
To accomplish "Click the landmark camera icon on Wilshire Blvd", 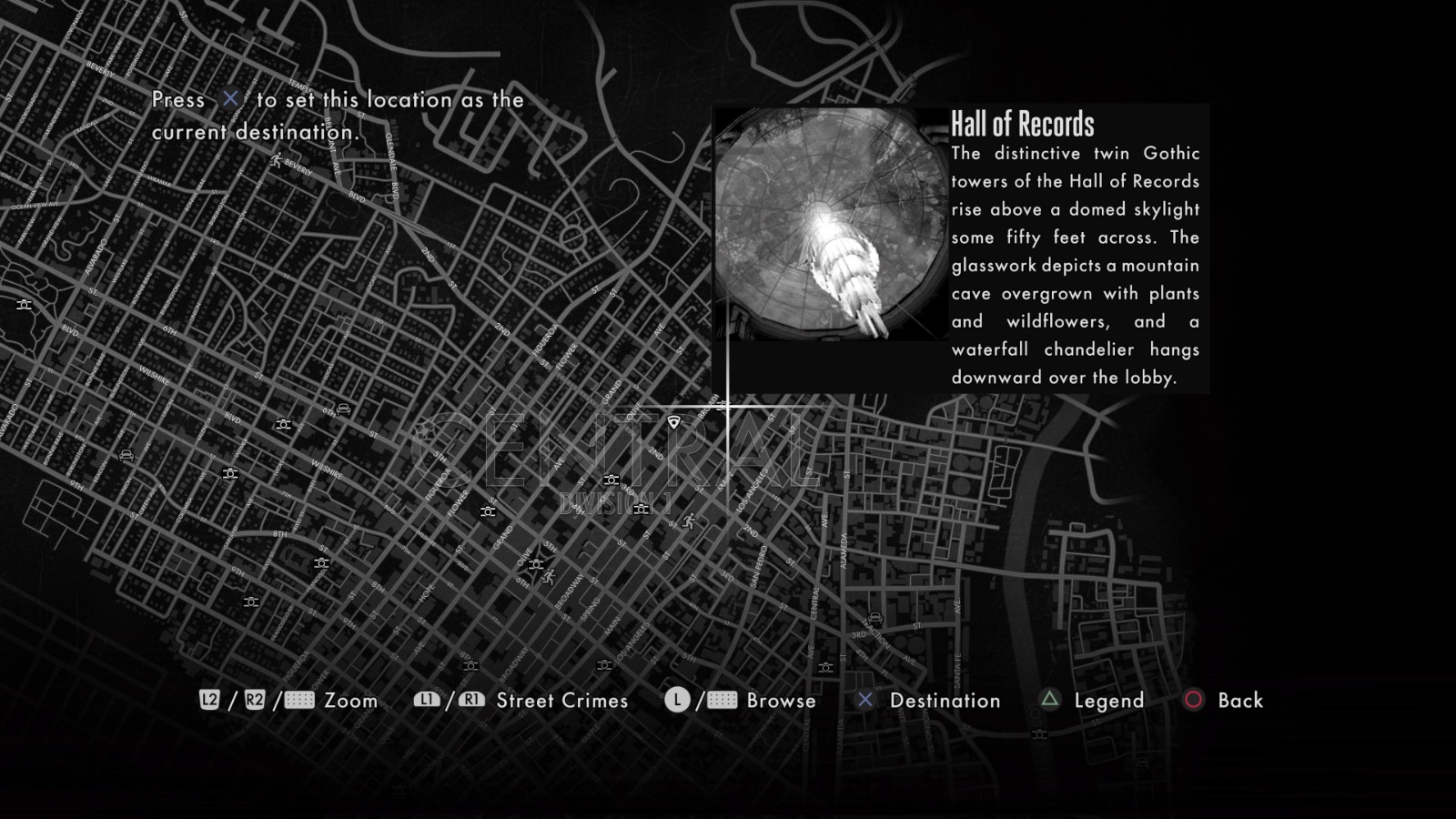I will (284, 425).
